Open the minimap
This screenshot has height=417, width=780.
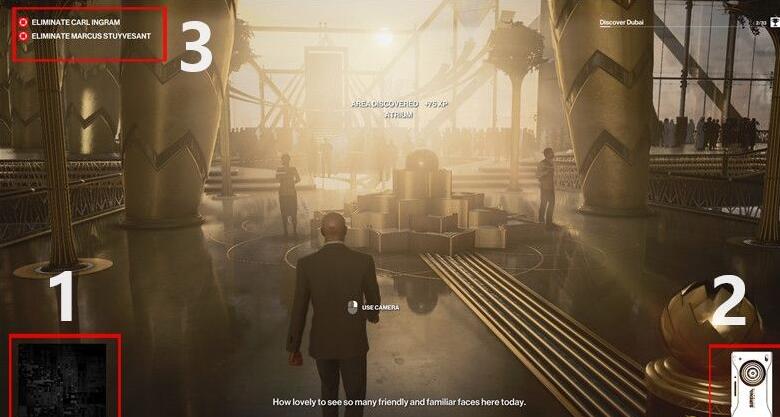[x=63, y=378]
